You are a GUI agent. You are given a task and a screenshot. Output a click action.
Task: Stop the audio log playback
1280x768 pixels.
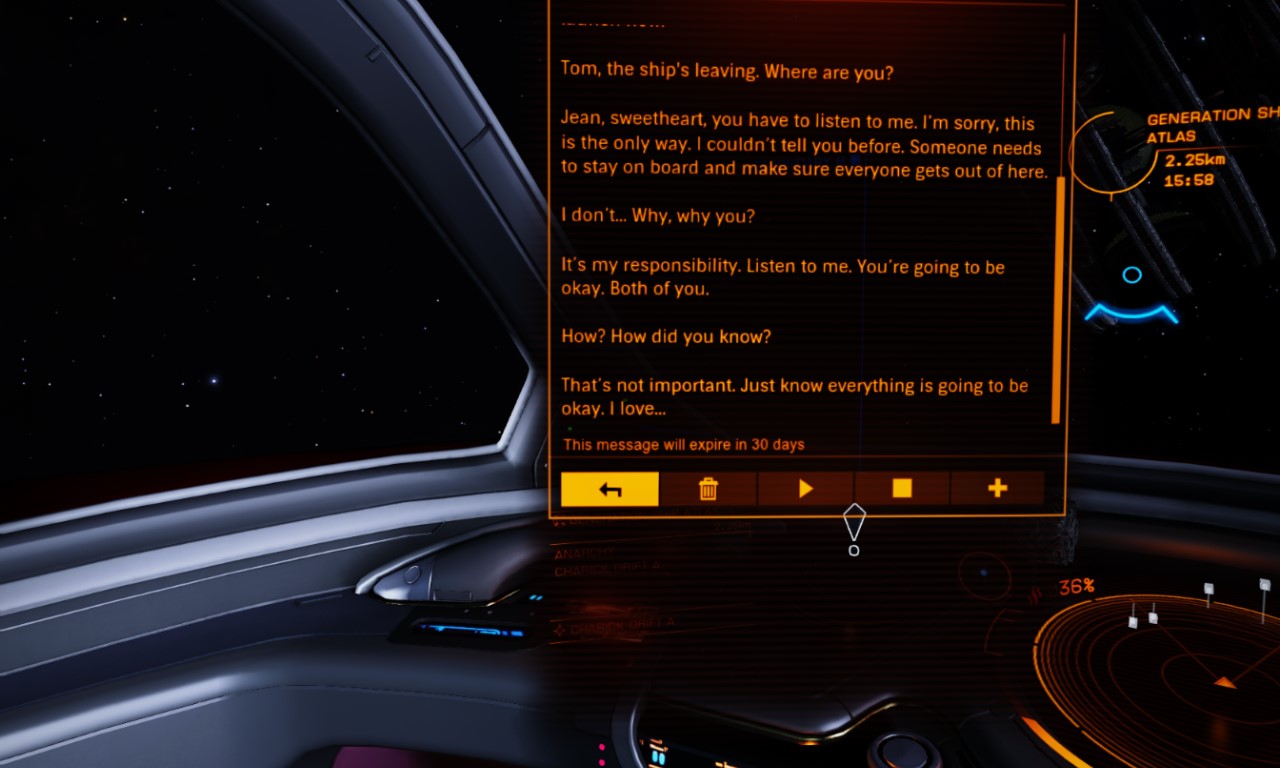[x=902, y=488]
